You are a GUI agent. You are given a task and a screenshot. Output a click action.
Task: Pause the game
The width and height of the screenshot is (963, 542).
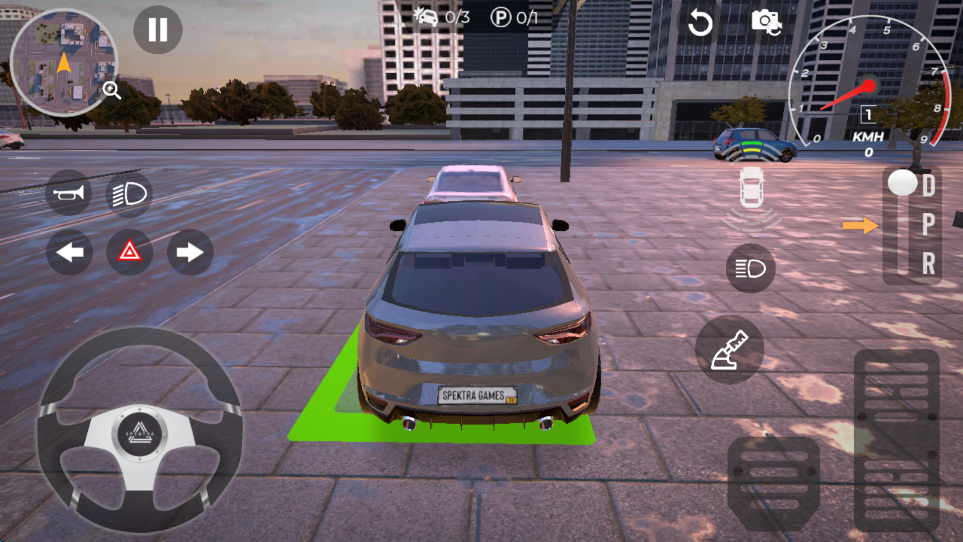point(158,30)
